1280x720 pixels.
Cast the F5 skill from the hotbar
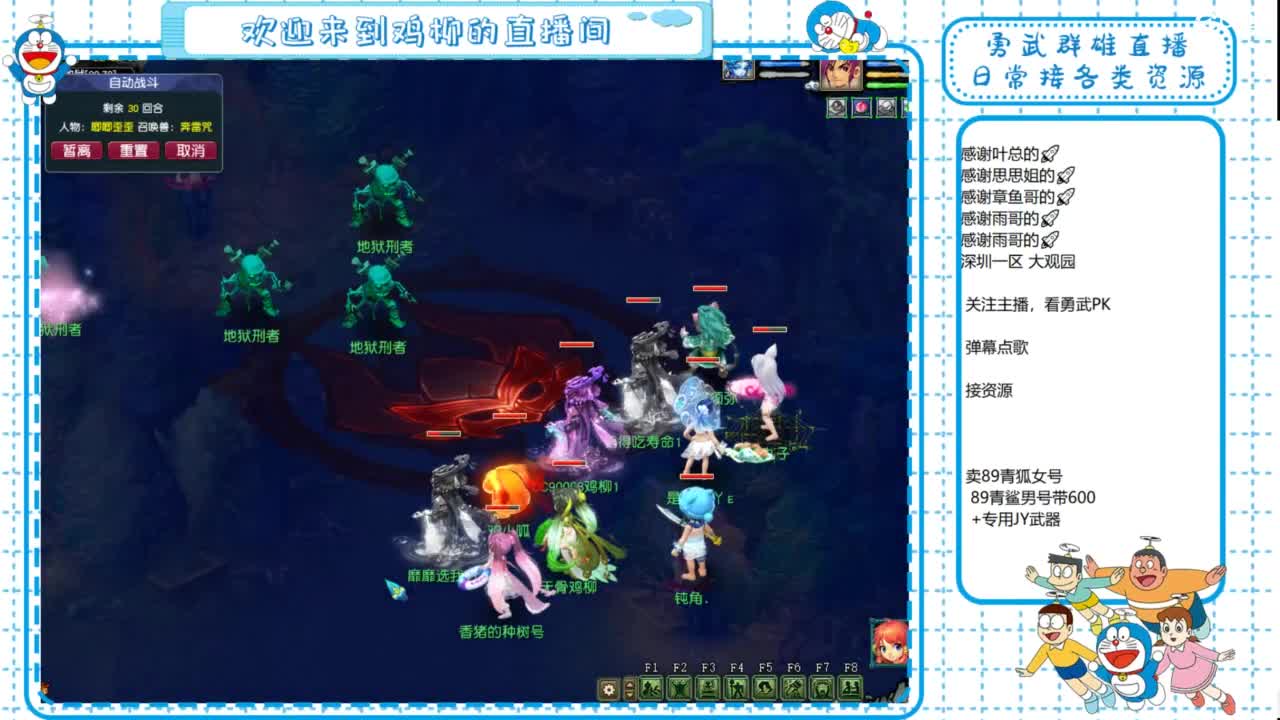pos(764,687)
